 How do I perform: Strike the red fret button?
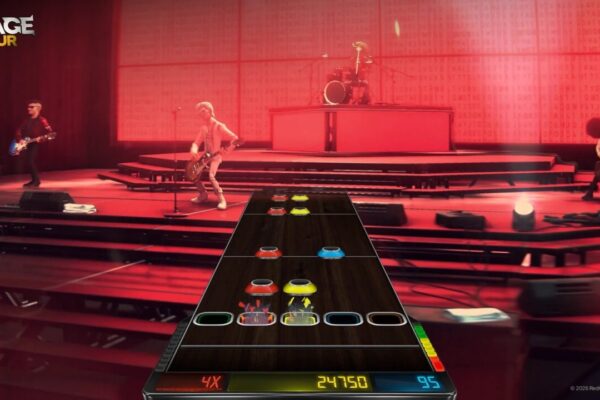(x=257, y=318)
